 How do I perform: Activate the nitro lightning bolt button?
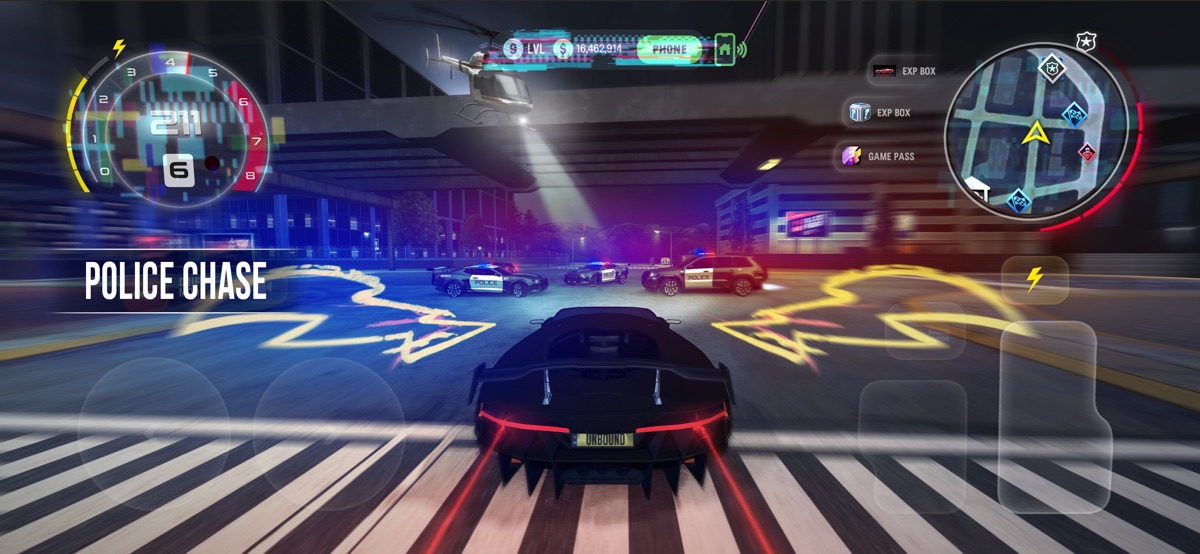click(x=1034, y=279)
